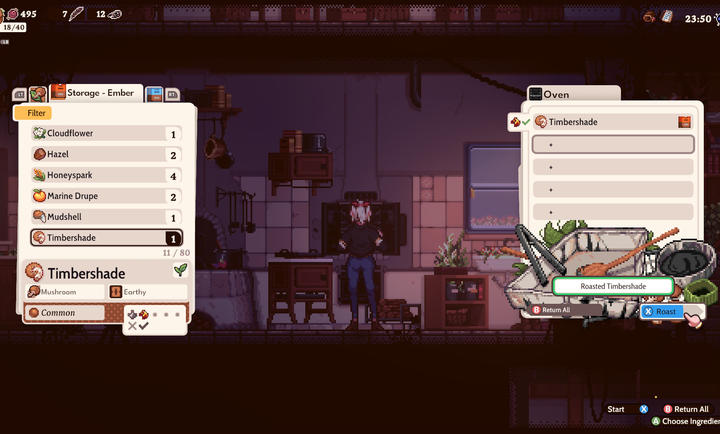Click the green leaf icon beside Timbershade
720x434 pixels.
(x=180, y=270)
